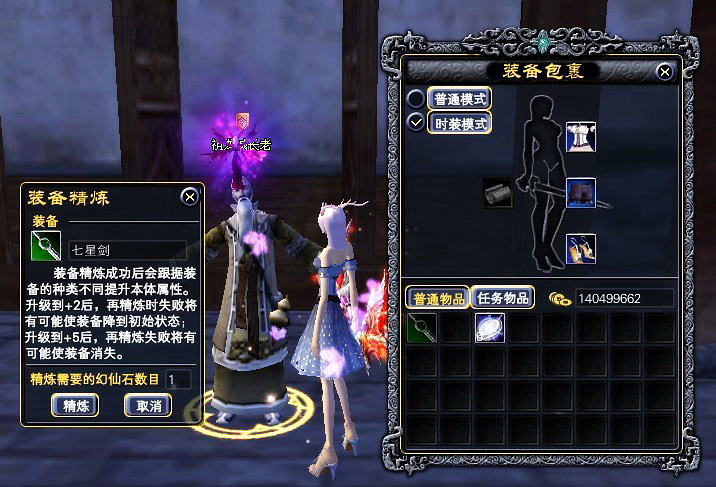Close the 装备包裹 equipment bag window
716x487 pixels.
pyautogui.click(x=665, y=72)
